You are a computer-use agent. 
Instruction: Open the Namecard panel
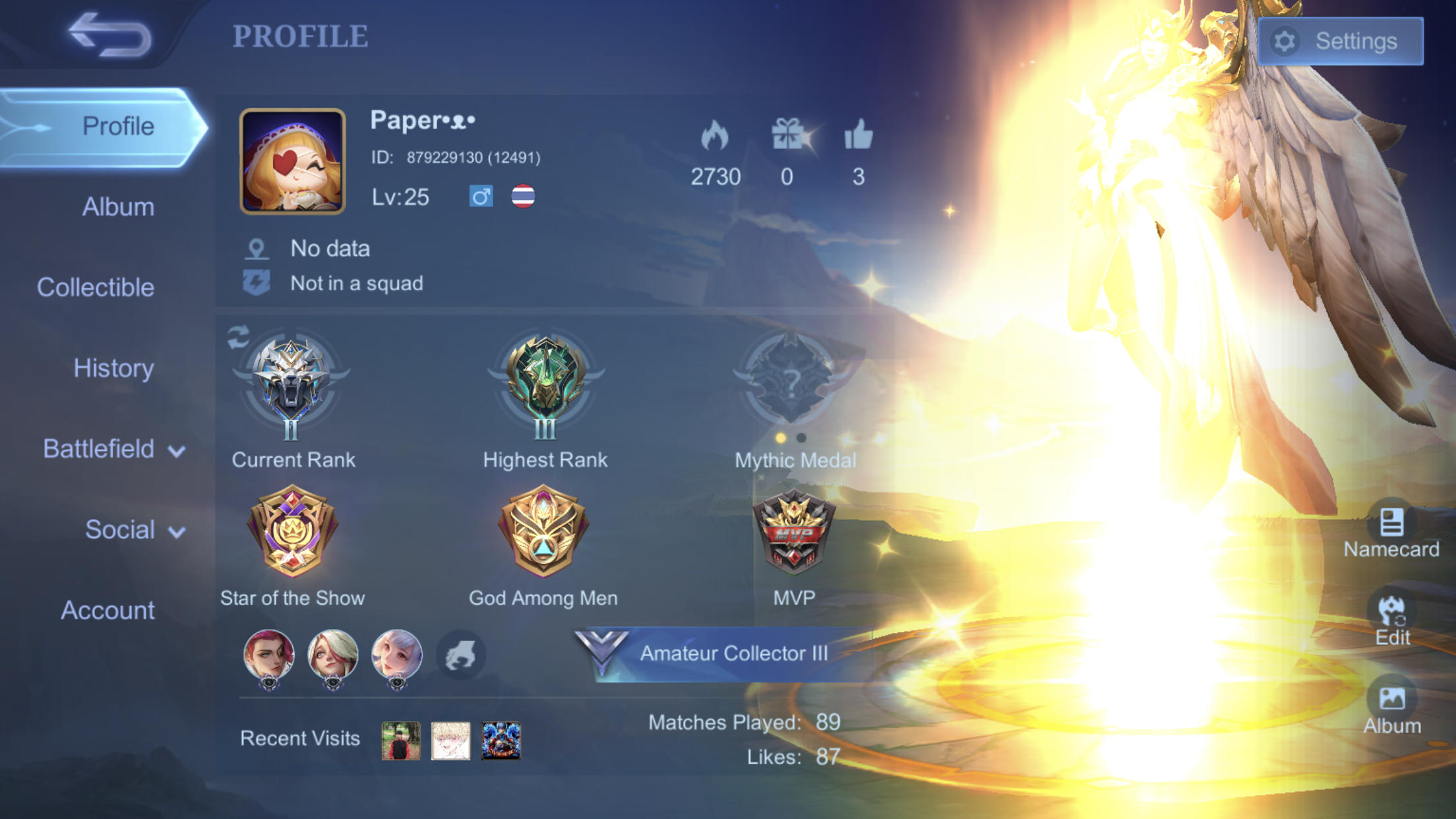click(1391, 528)
